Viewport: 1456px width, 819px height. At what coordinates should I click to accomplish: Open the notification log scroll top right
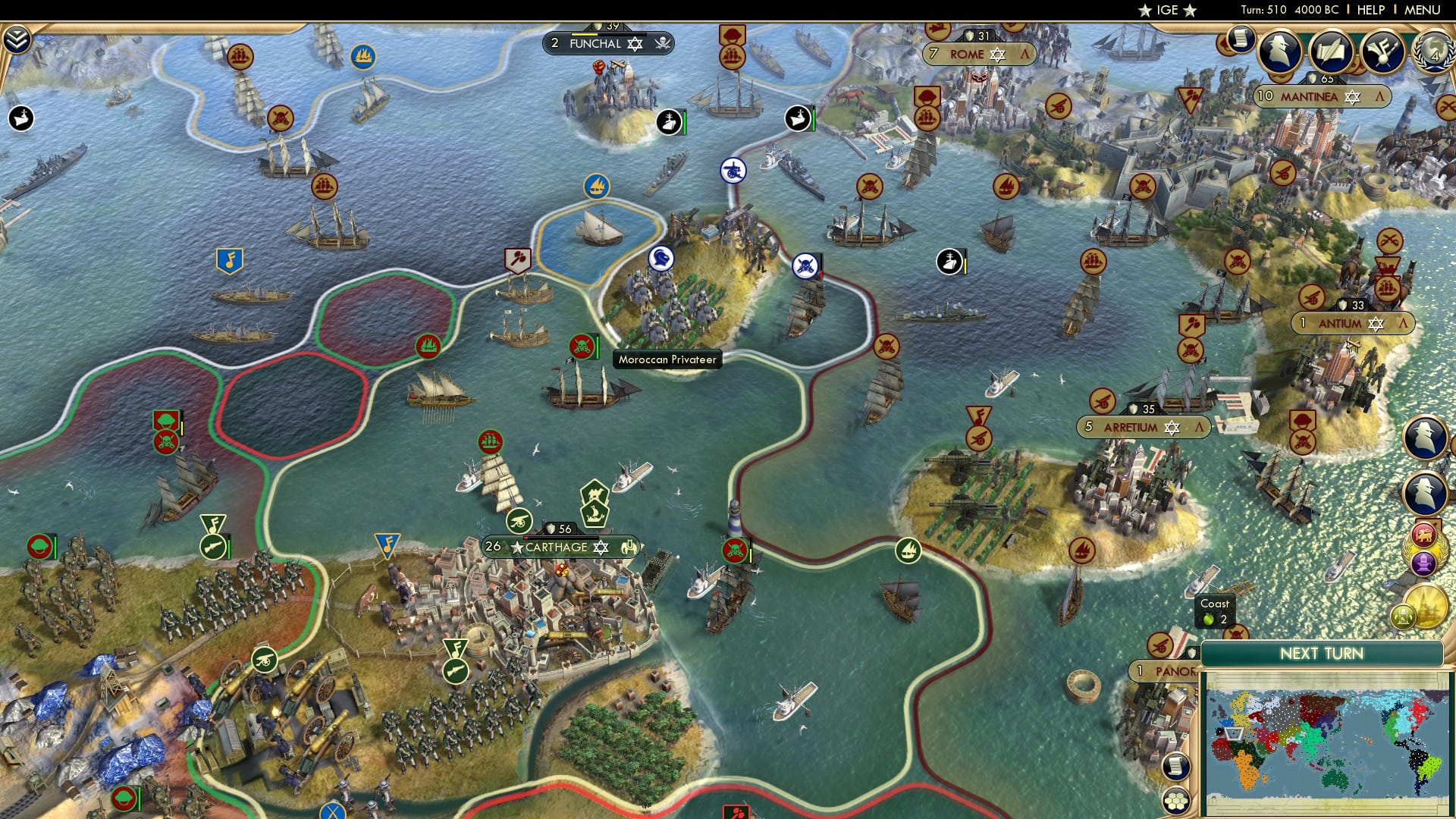click(1241, 42)
